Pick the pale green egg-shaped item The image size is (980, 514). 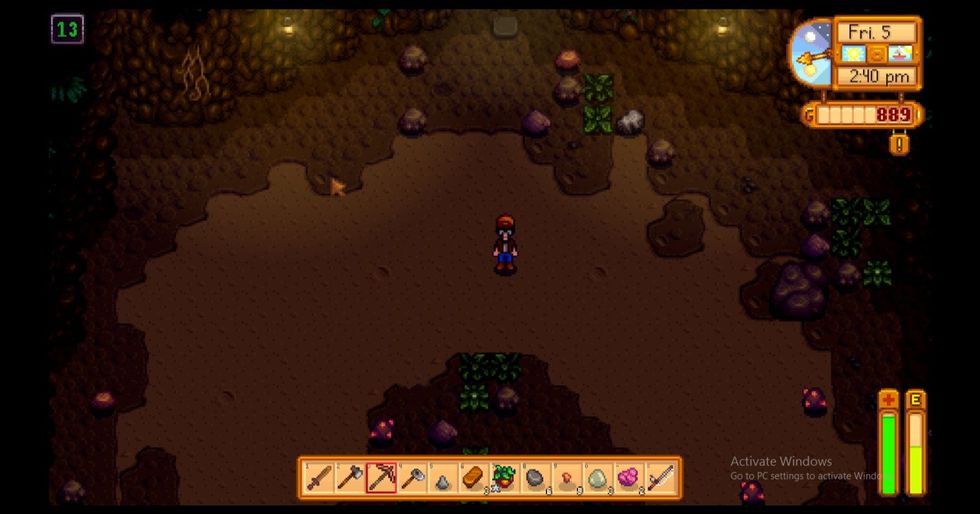[598, 478]
